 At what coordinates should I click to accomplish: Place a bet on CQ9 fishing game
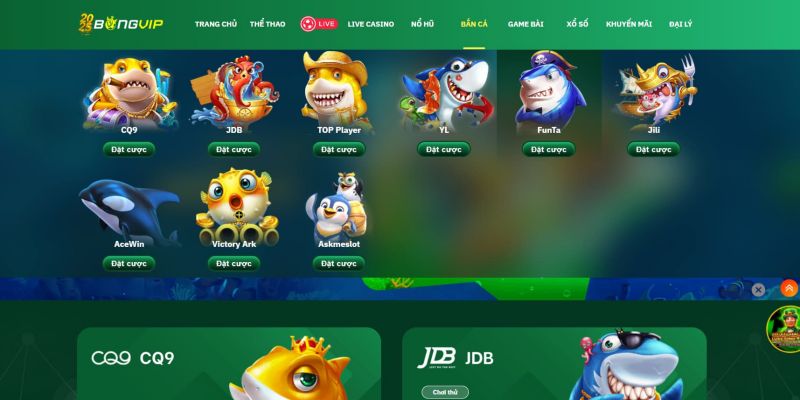[x=129, y=149]
